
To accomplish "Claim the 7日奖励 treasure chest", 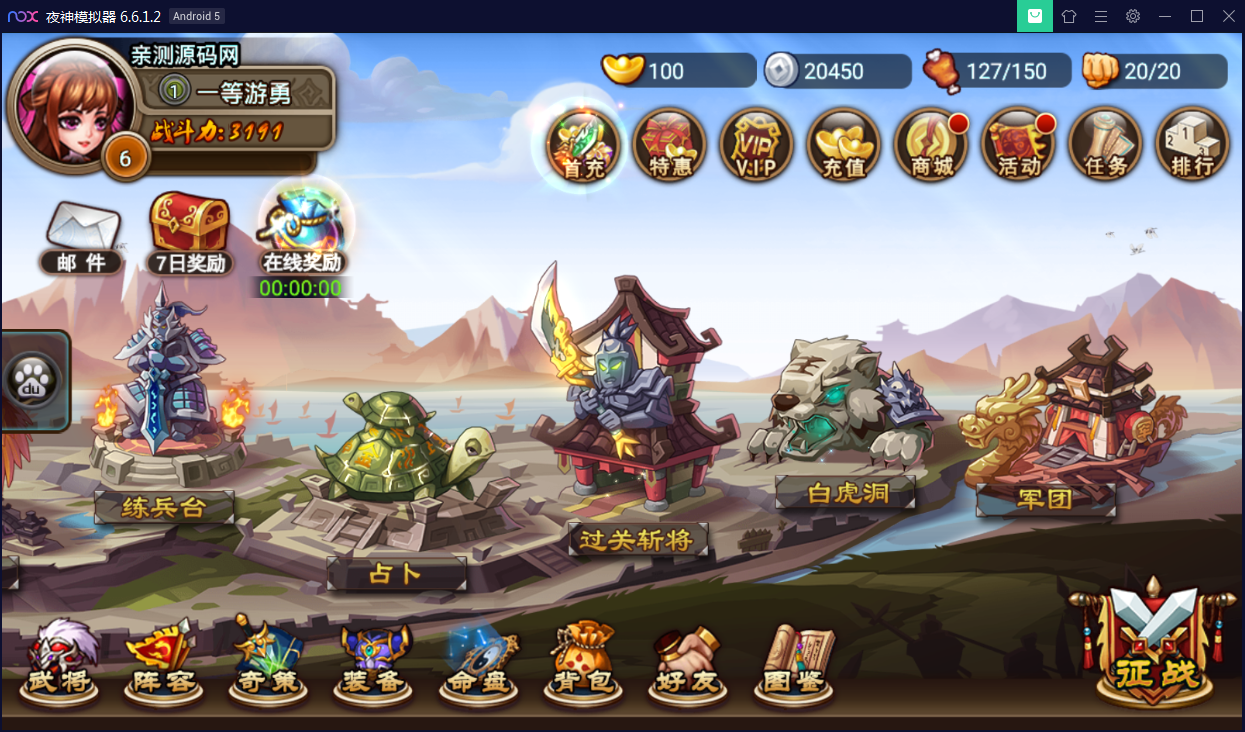I will pyautogui.click(x=189, y=232).
